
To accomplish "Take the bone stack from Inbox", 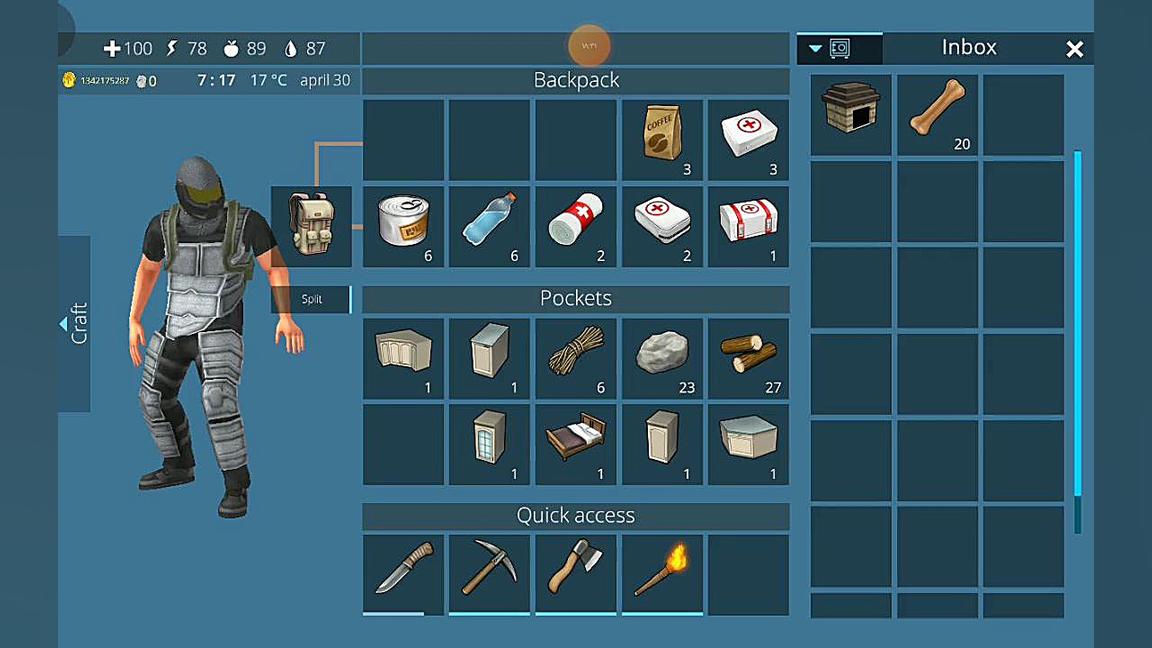I will 937,114.
